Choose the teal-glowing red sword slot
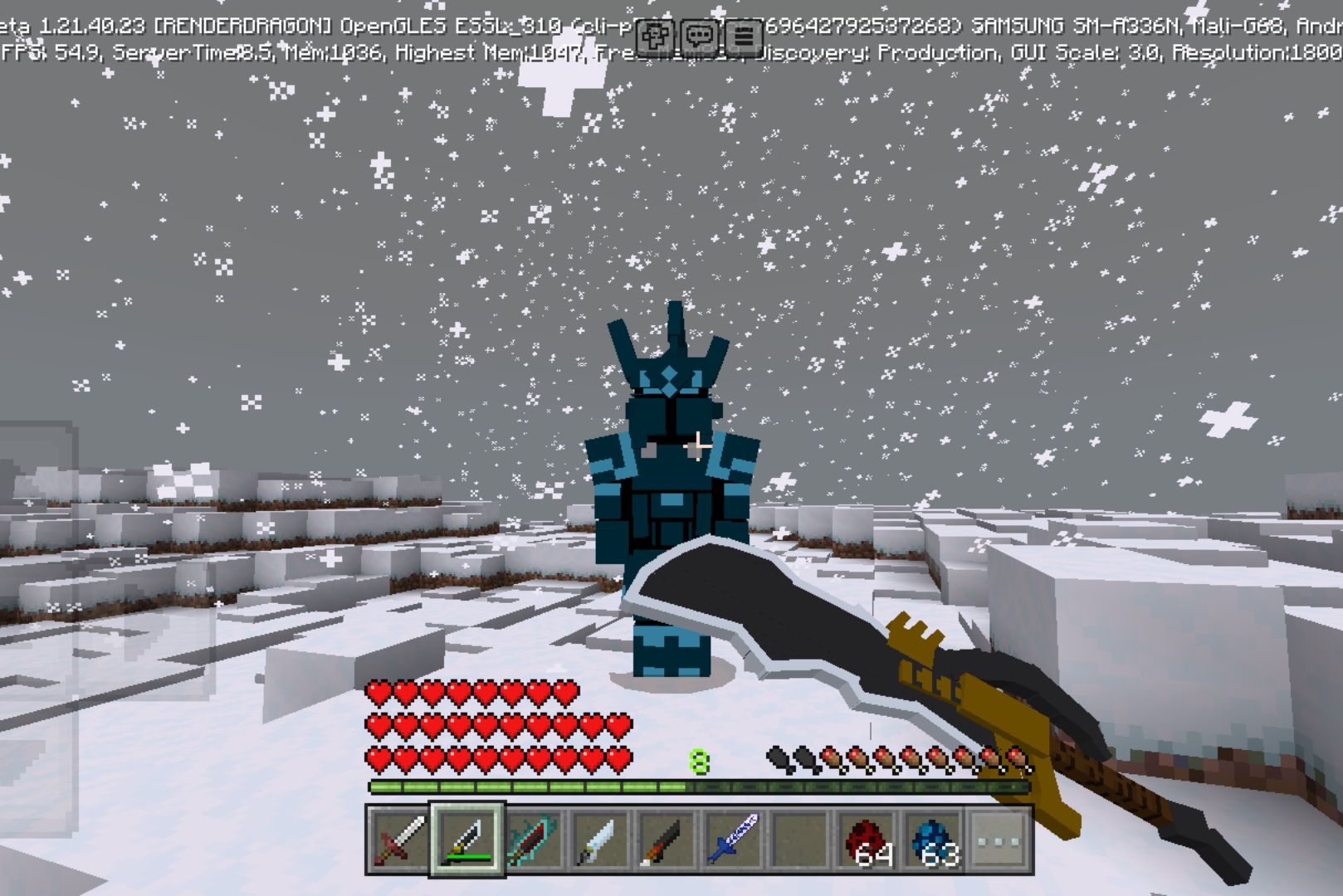 [x=533, y=839]
